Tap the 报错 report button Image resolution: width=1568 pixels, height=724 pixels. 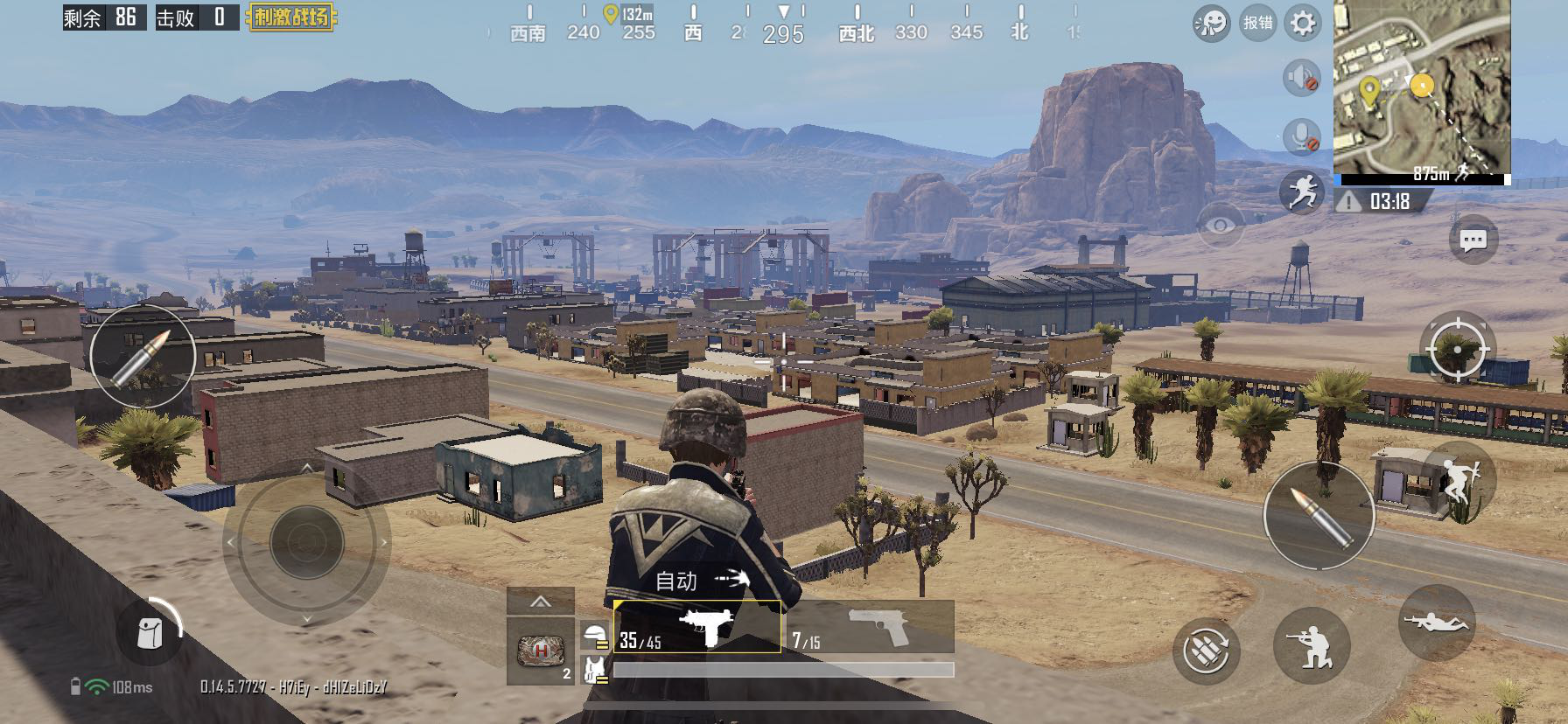coord(1257,24)
